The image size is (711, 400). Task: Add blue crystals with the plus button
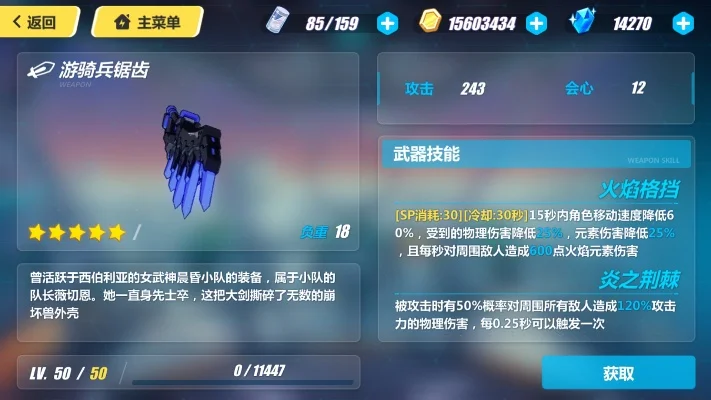click(x=683, y=22)
